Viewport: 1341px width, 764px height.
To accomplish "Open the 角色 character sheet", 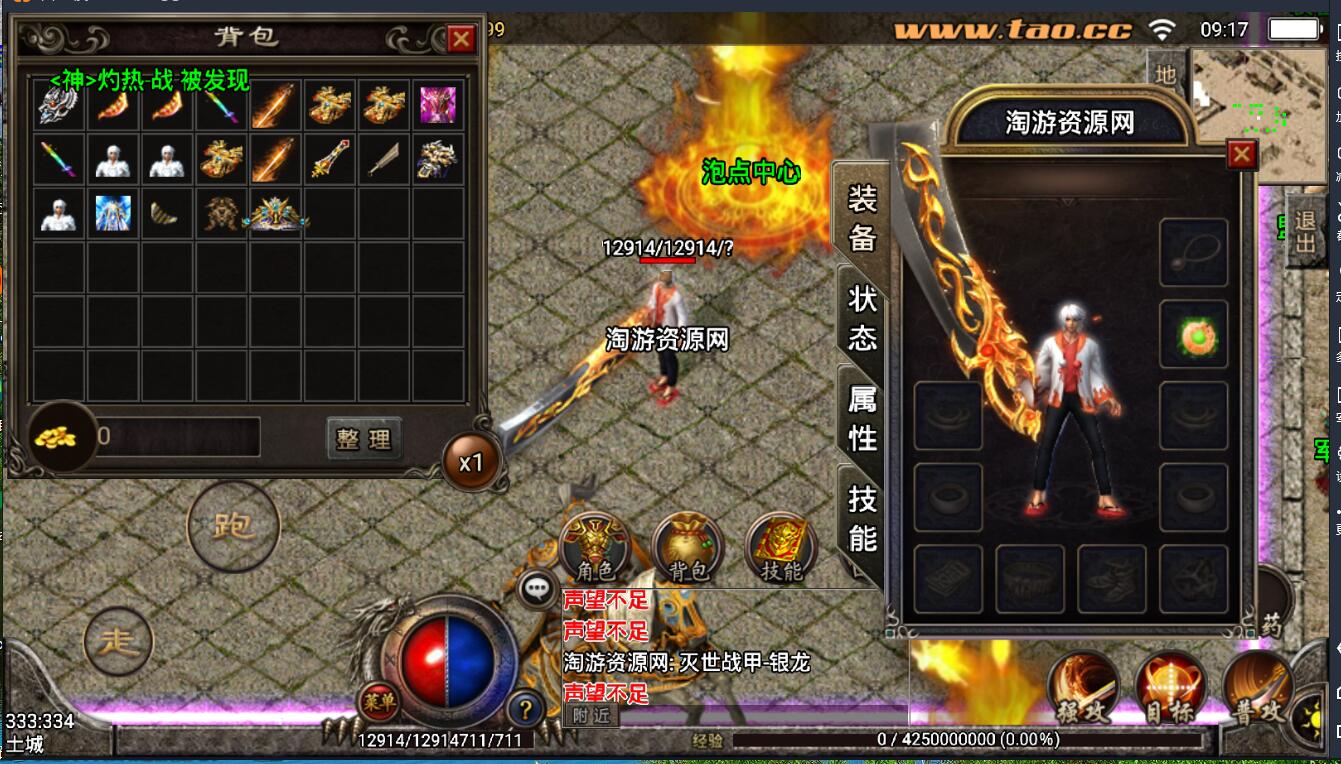I will [594, 548].
